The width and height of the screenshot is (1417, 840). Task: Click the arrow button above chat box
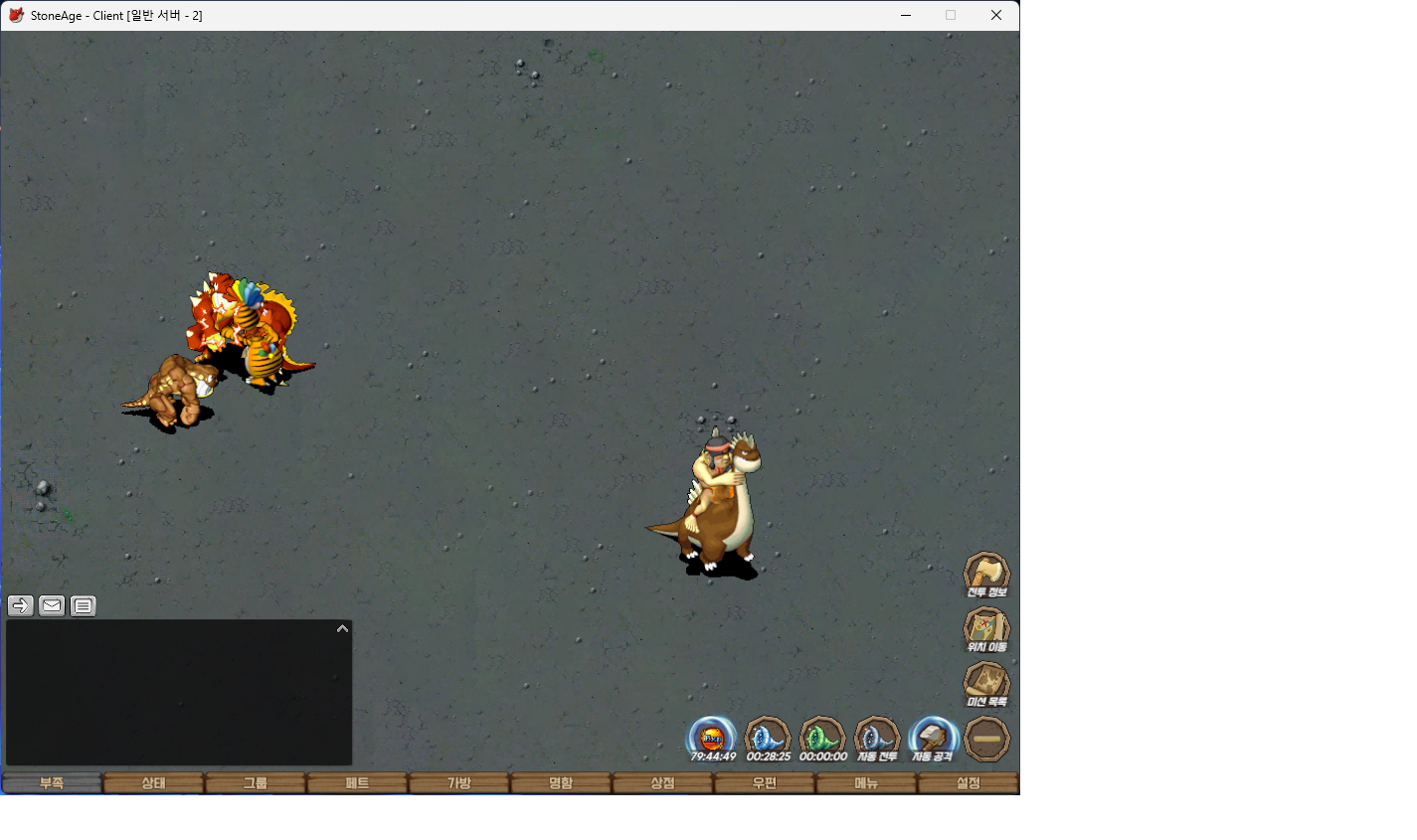[x=21, y=605]
